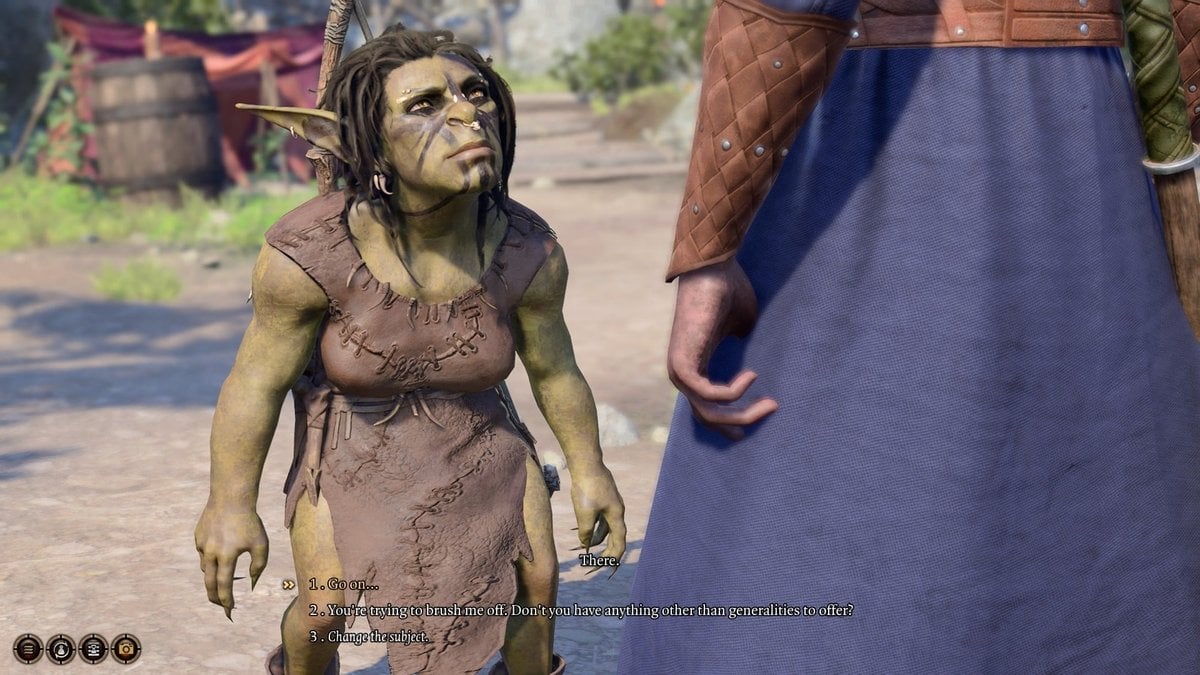
Task: Activate the camera photo icon
Action: pyautogui.click(x=126, y=648)
